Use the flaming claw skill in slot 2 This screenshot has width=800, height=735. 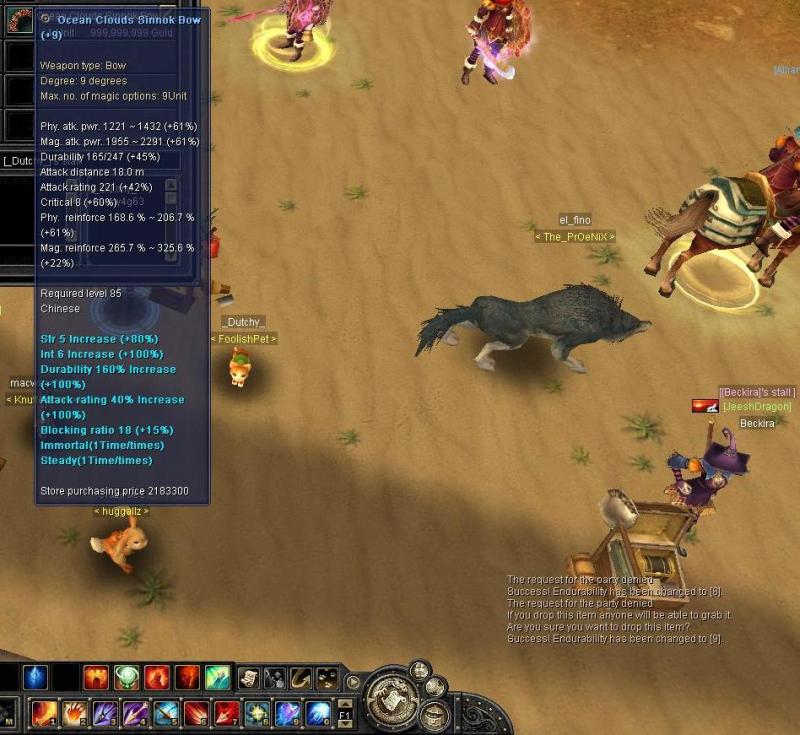tap(75, 713)
